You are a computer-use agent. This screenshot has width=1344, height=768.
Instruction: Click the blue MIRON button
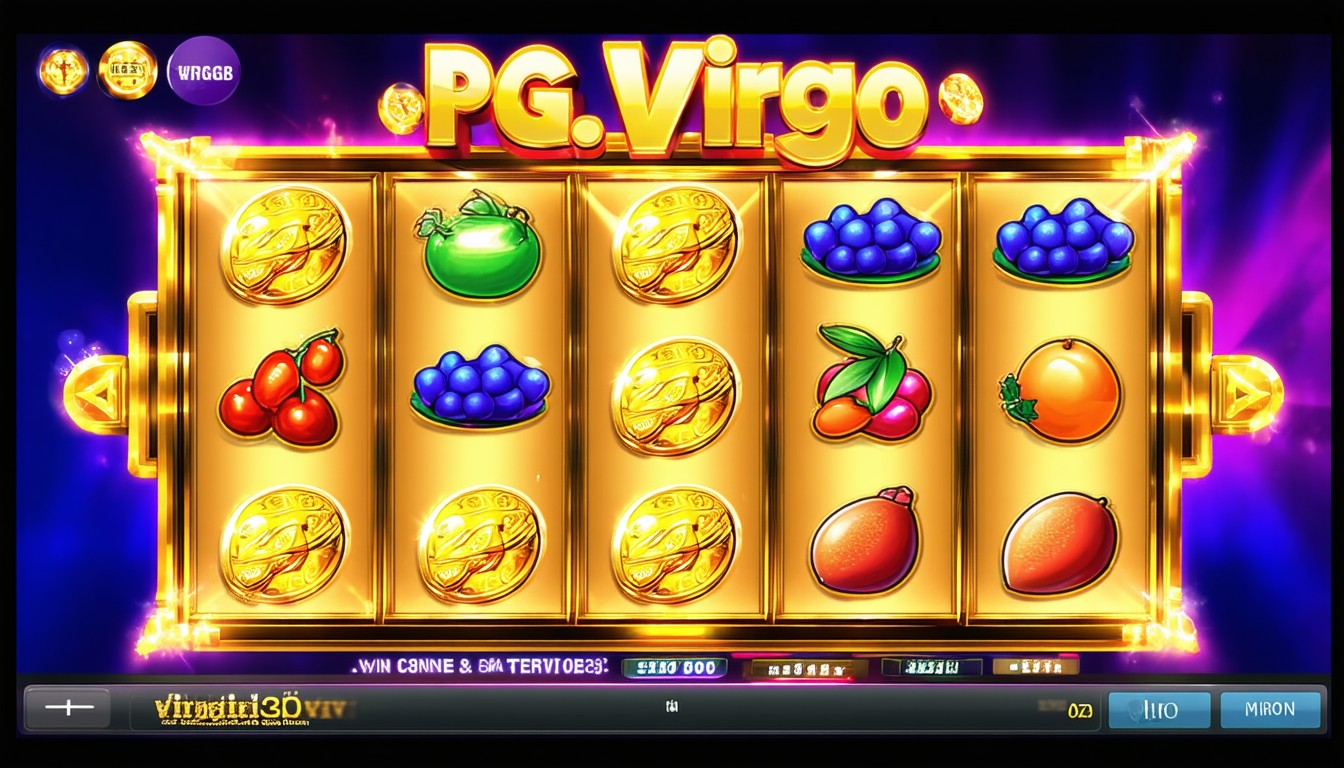[x=1271, y=709]
